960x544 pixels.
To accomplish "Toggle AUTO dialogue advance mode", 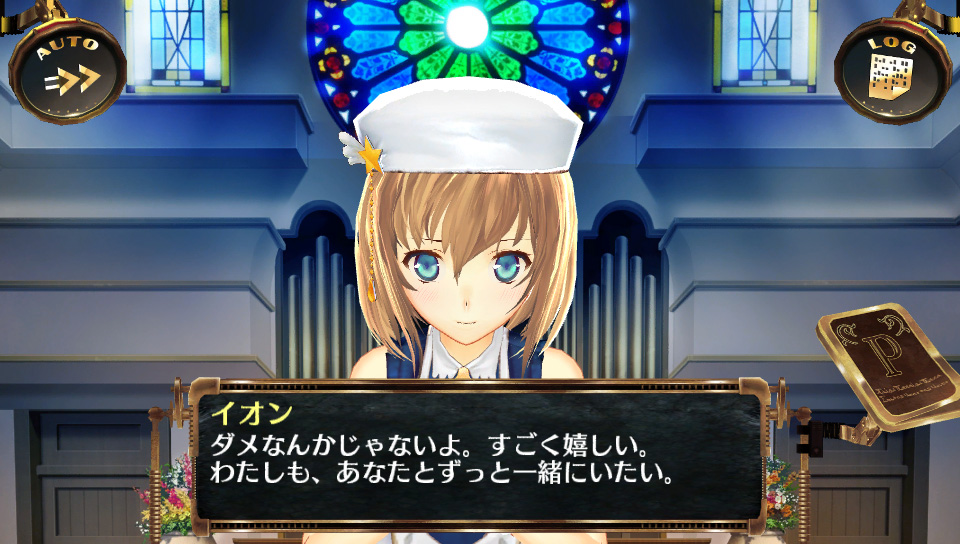I will tap(68, 68).
